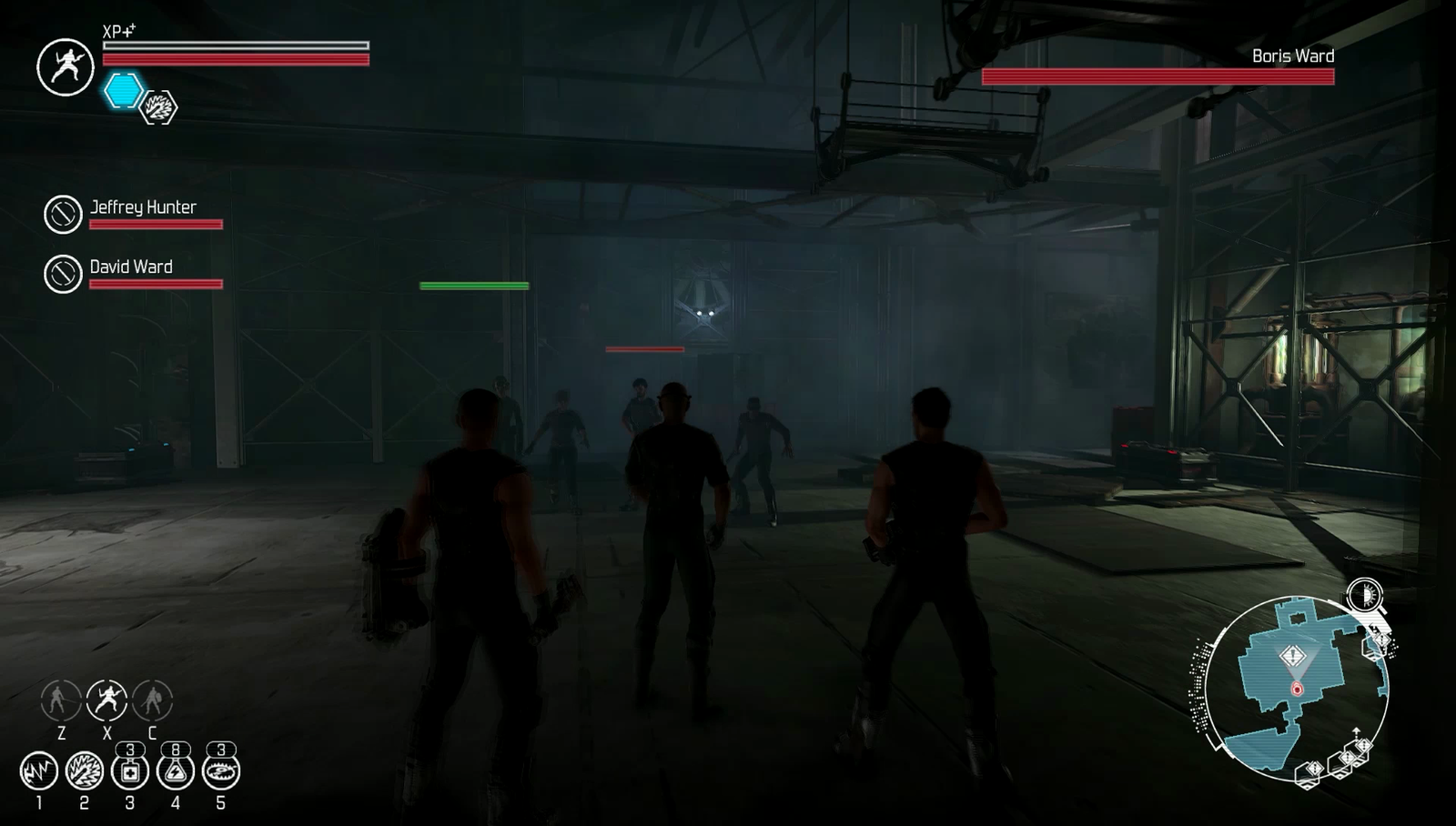Viewport: 1456px width, 826px height.
Task: Select companion Jeffrey Hunter's portrait icon
Action: [x=64, y=215]
